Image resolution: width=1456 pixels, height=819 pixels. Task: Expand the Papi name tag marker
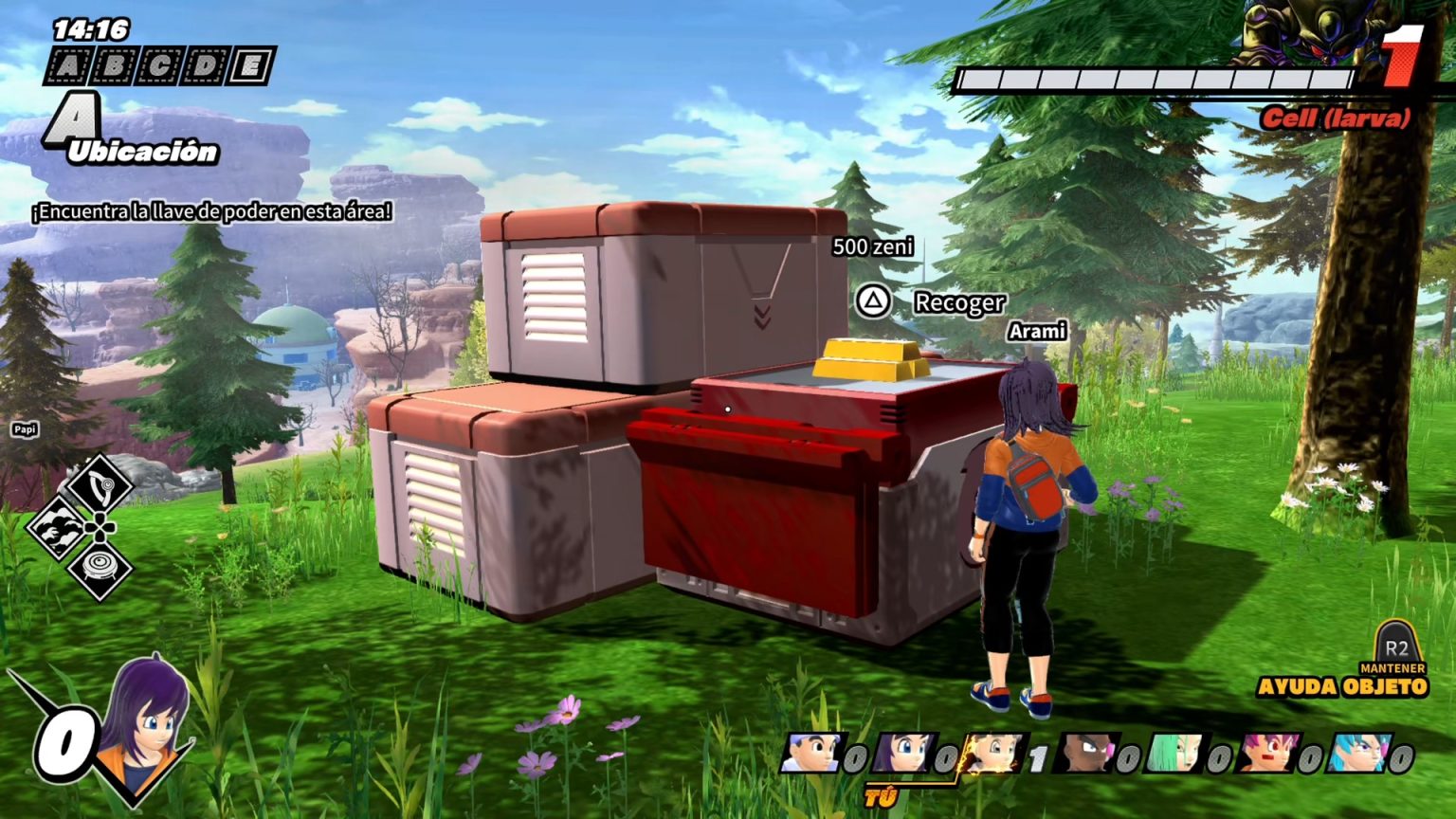(x=27, y=428)
